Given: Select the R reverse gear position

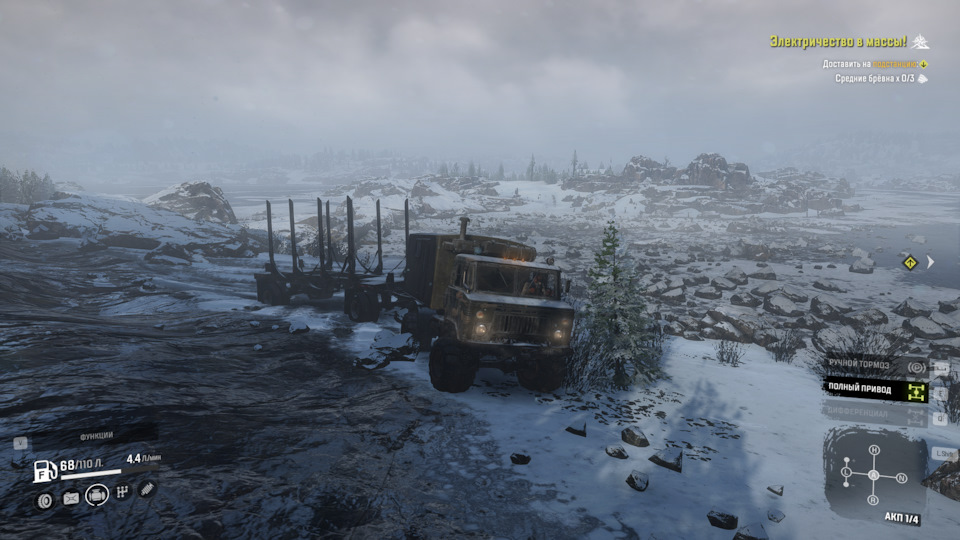Looking at the screenshot, I should 874,499.
